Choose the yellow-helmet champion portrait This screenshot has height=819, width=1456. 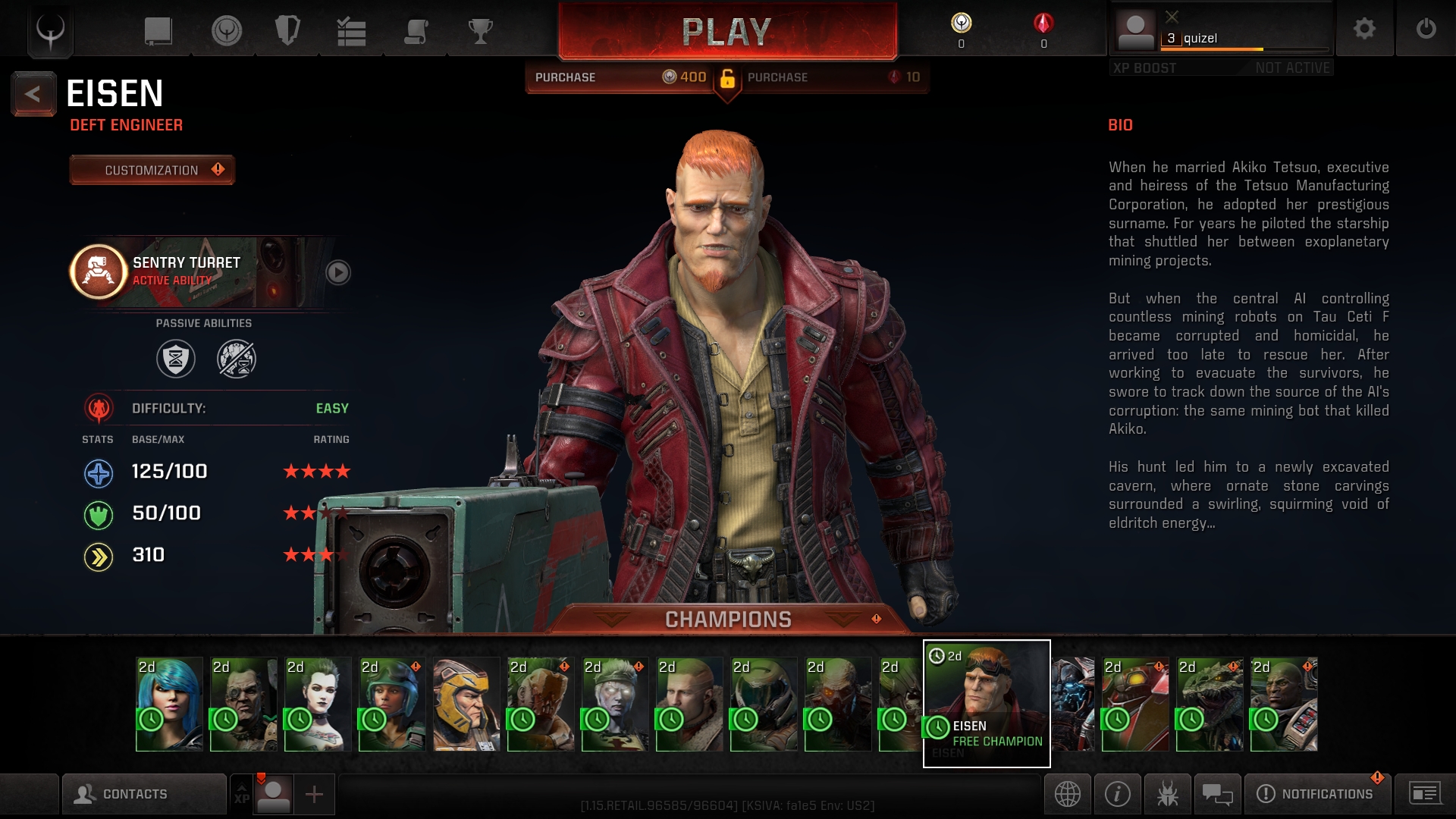click(x=466, y=704)
